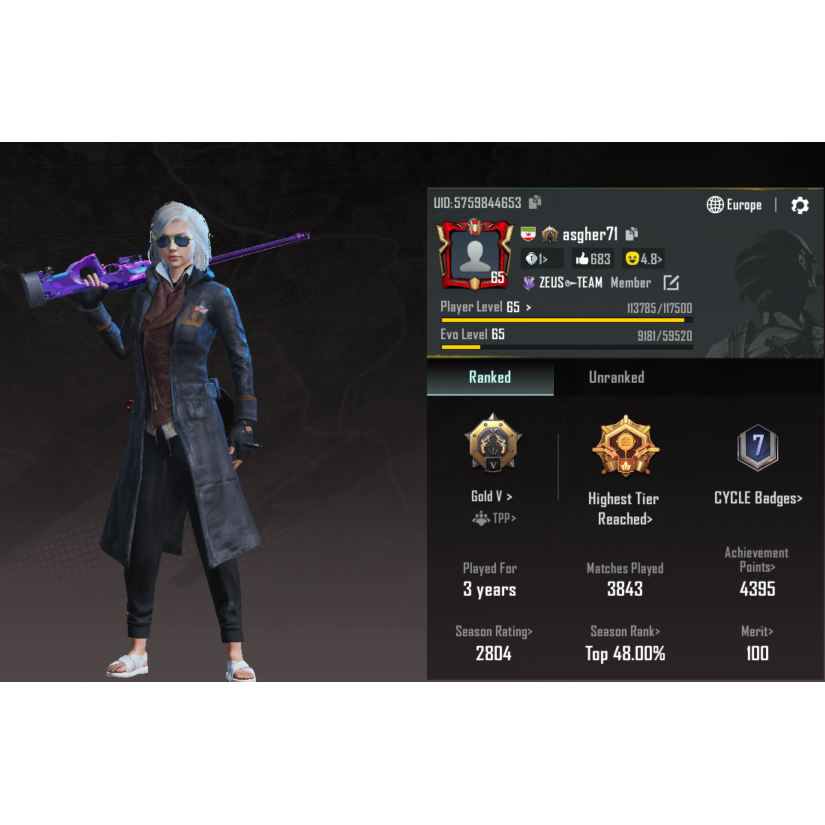Viewport: 825px width, 825px height.
Task: Open the Europe region selector
Action: tap(735, 205)
